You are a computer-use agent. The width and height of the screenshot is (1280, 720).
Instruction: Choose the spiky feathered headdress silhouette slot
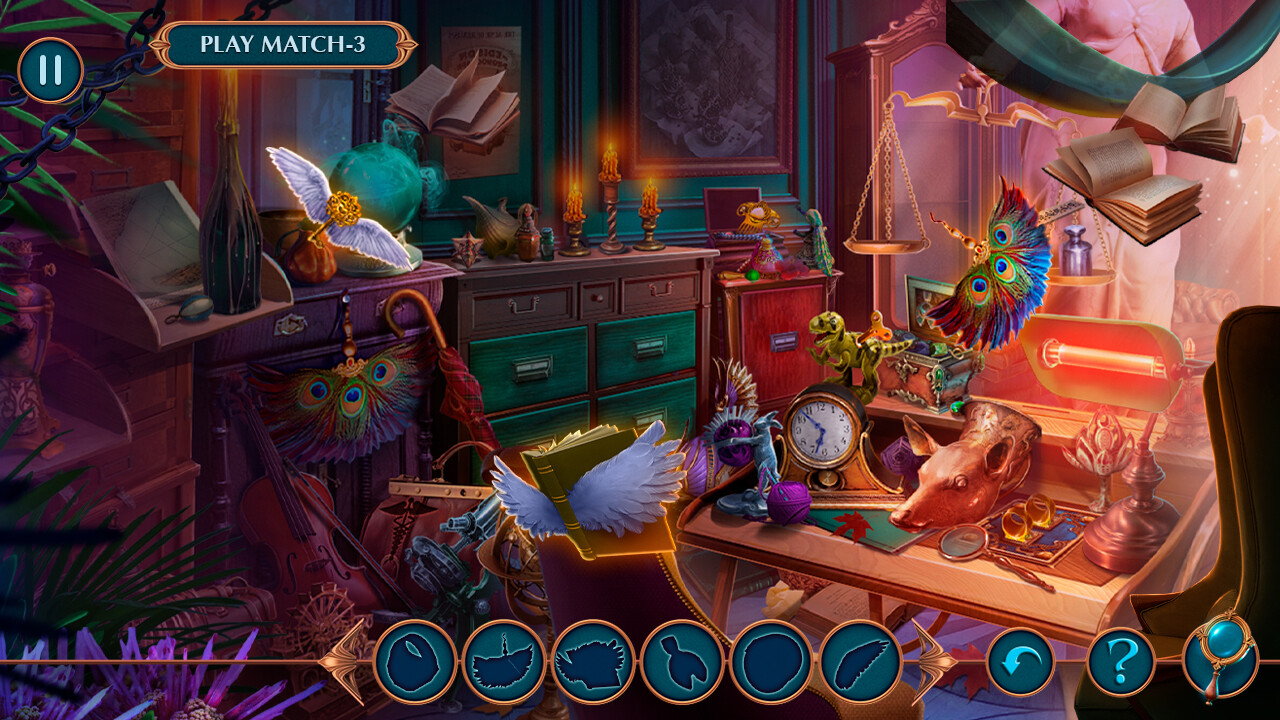point(593,661)
